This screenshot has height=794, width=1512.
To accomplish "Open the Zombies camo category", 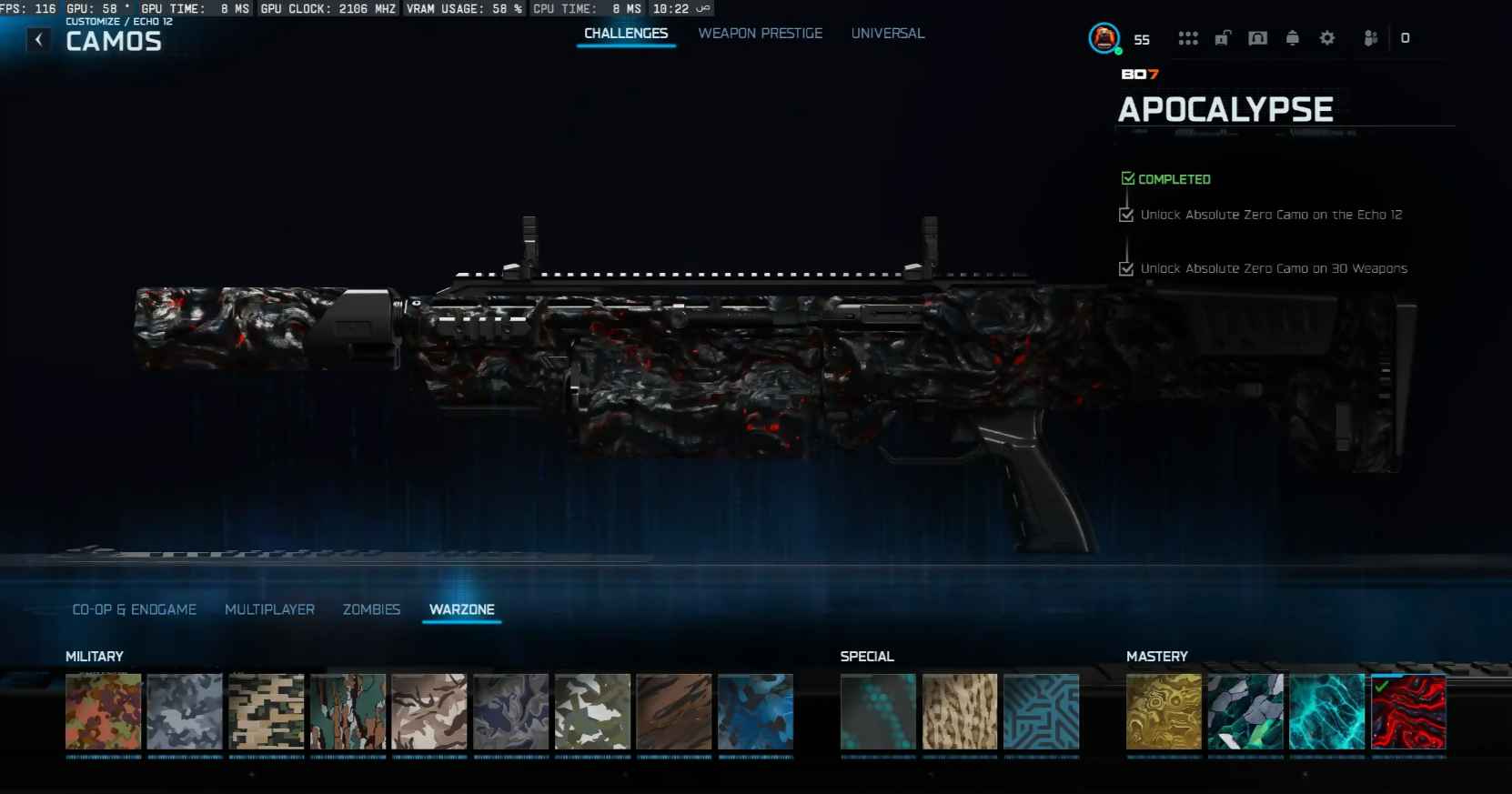I will point(371,609).
